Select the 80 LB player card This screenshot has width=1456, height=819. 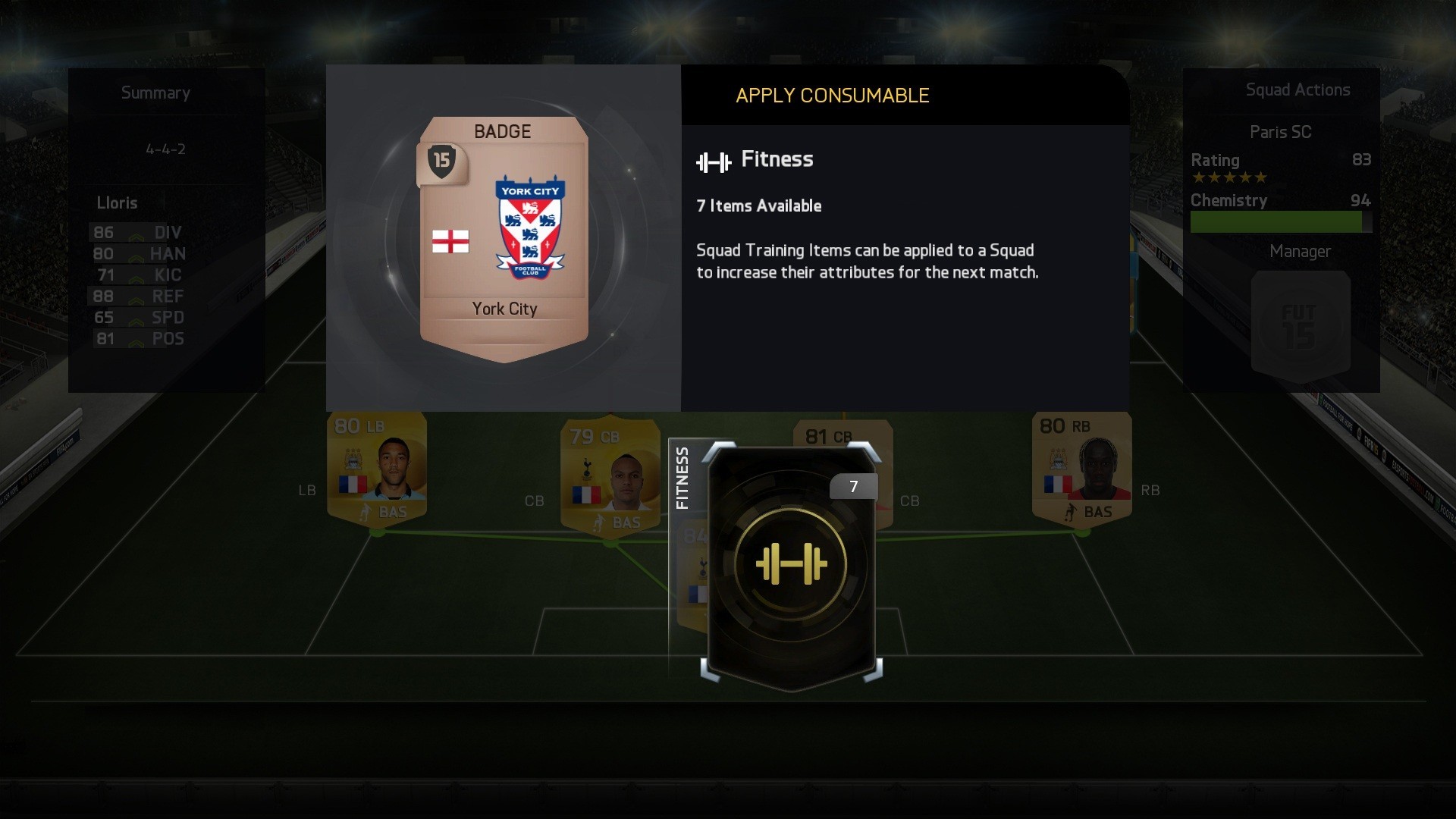pyautogui.click(x=377, y=466)
